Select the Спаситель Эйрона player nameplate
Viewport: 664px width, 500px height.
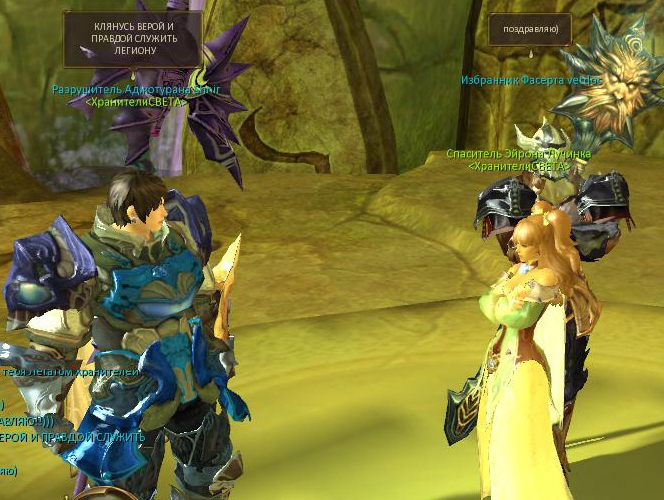(x=518, y=154)
